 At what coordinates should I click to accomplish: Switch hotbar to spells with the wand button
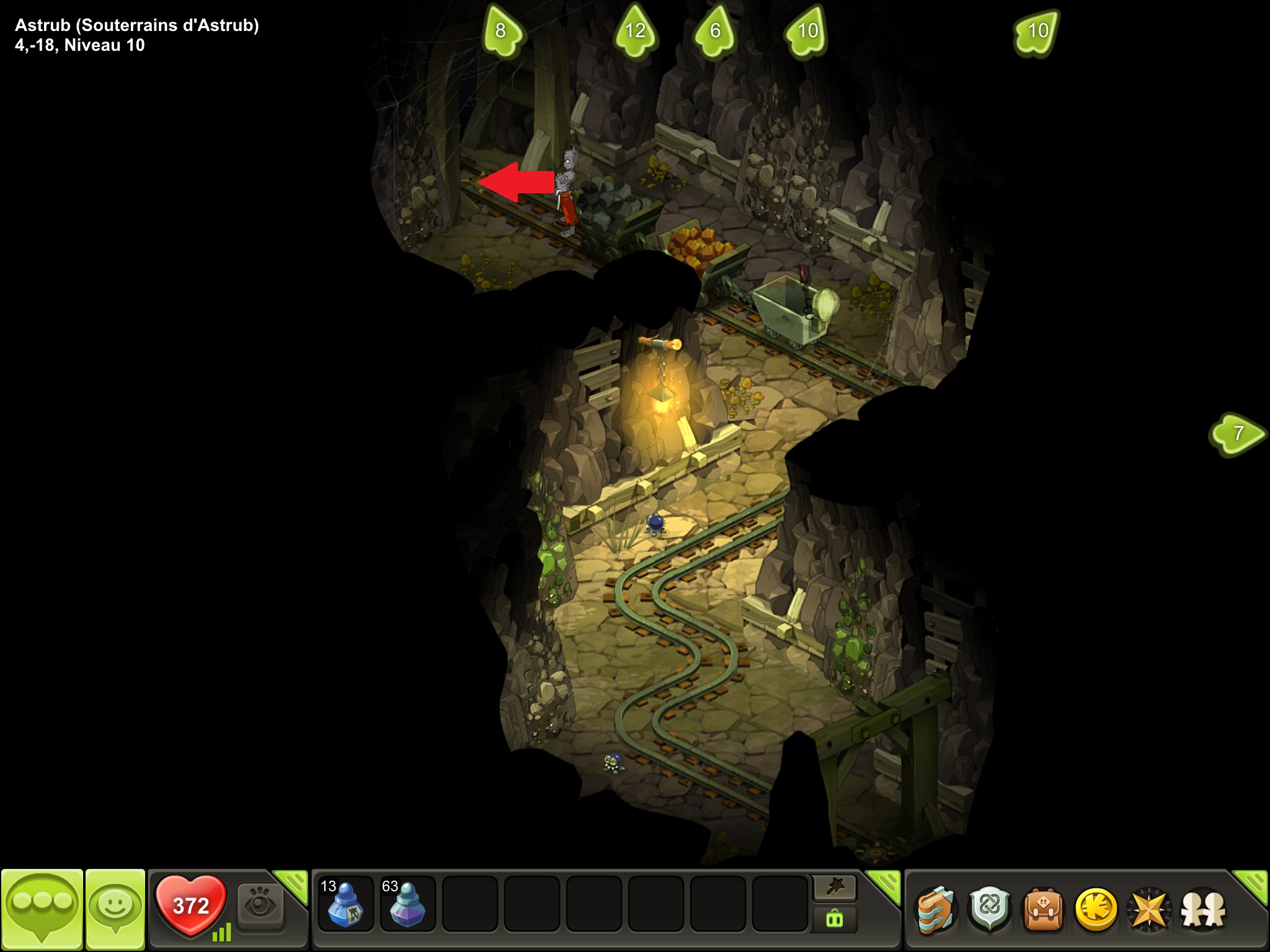point(835,889)
